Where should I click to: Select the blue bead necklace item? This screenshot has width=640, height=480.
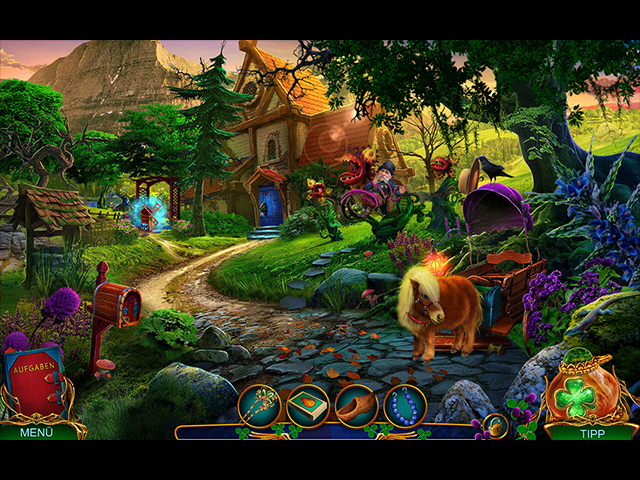[405, 406]
